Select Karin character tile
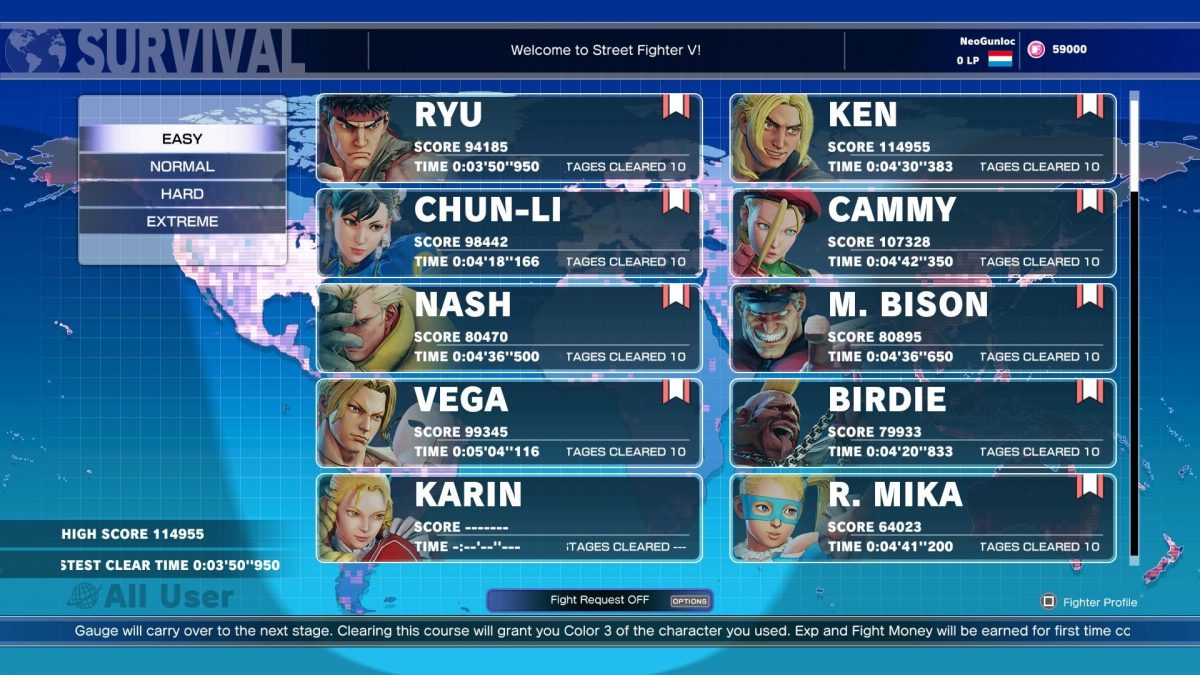1200x675 pixels. tap(509, 518)
